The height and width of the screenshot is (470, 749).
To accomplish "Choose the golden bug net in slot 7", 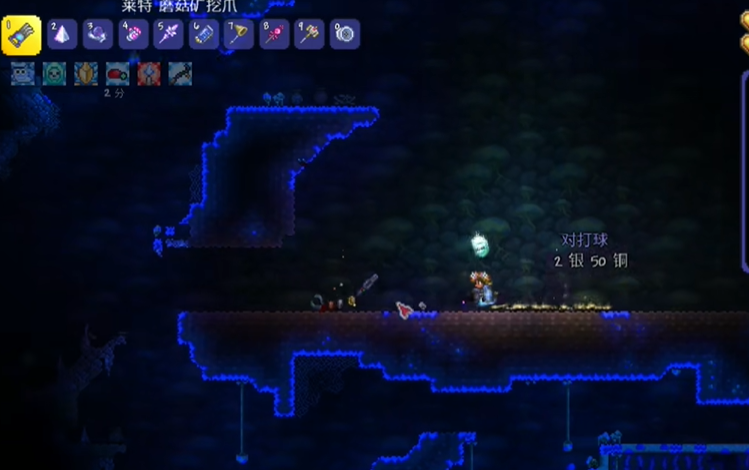I will click(239, 35).
